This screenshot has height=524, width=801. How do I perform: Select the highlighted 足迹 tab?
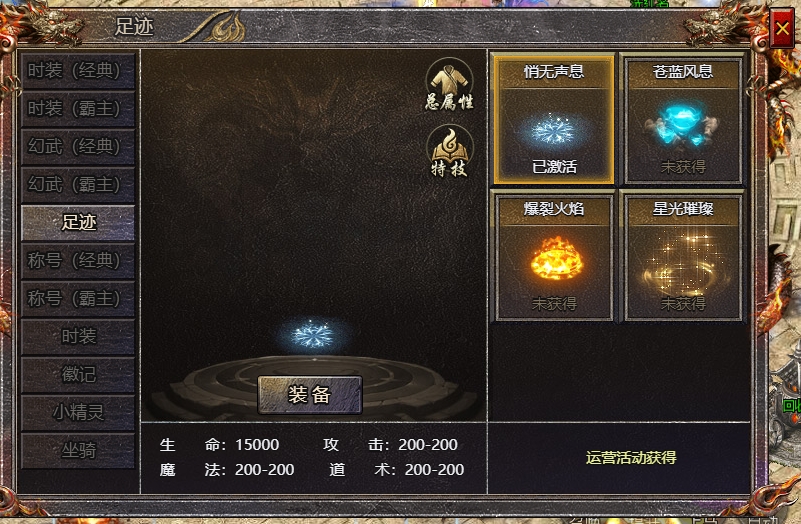coord(78,222)
